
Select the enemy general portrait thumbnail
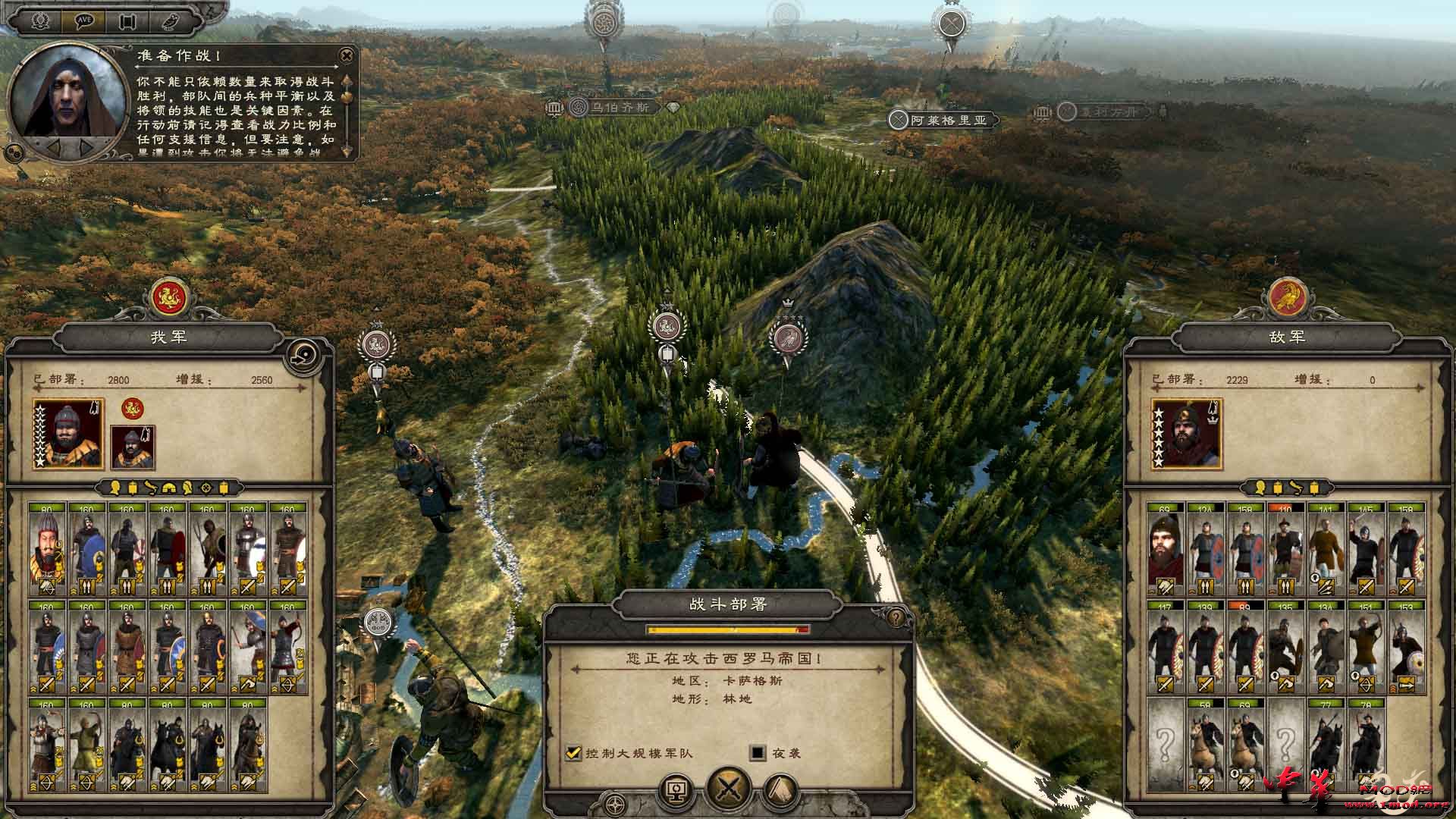pyautogui.click(x=1188, y=436)
